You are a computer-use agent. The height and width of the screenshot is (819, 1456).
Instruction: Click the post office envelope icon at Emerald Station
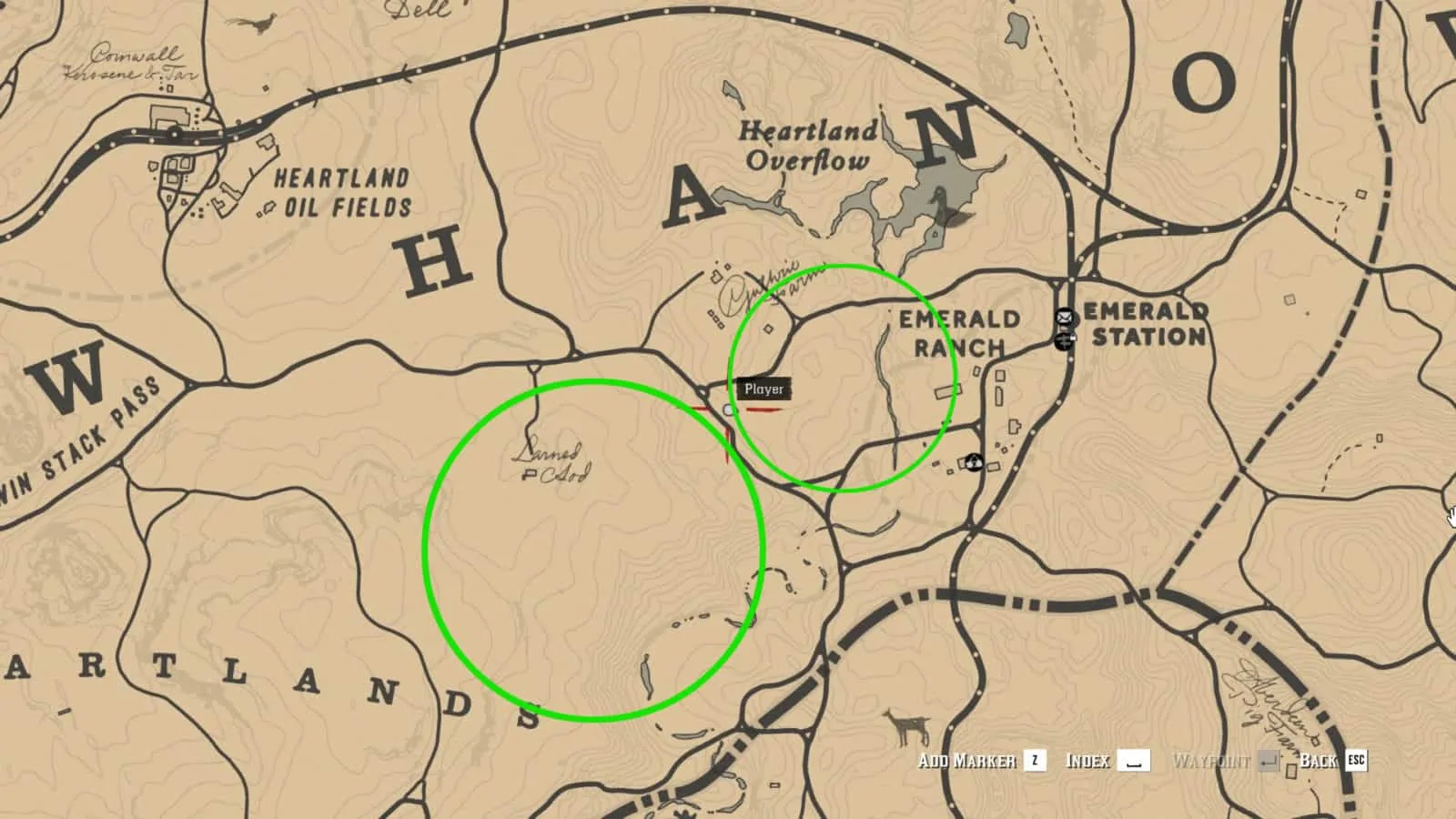pyautogui.click(x=1064, y=318)
